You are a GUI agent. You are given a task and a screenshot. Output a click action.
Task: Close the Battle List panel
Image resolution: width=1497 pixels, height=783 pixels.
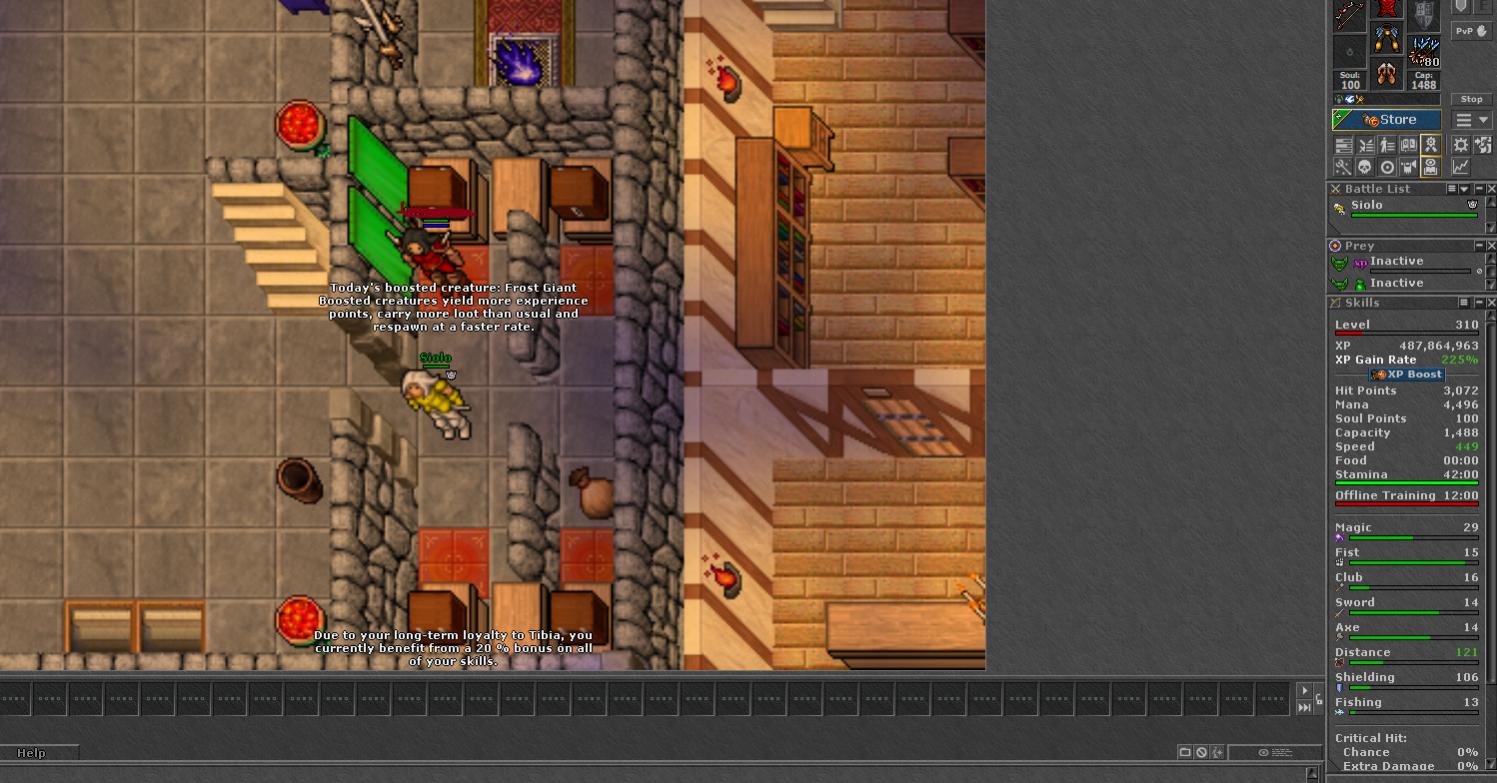pos(1491,189)
